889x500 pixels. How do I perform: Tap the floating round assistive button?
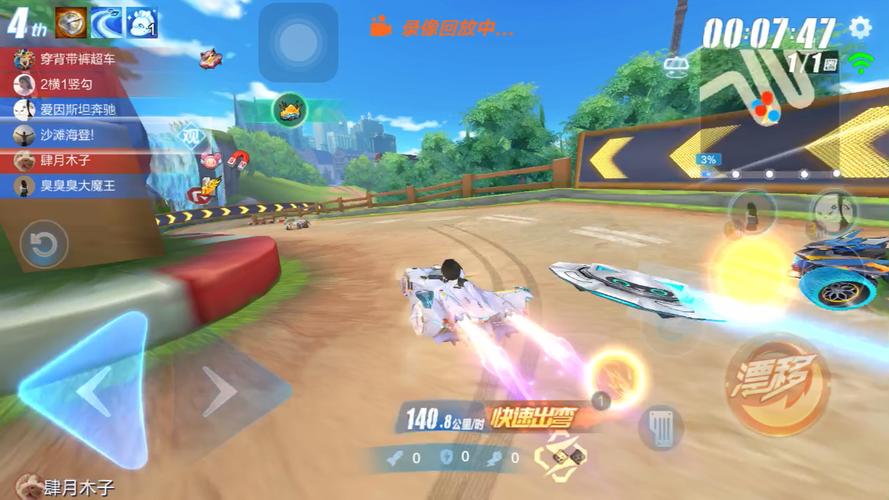coord(297,42)
